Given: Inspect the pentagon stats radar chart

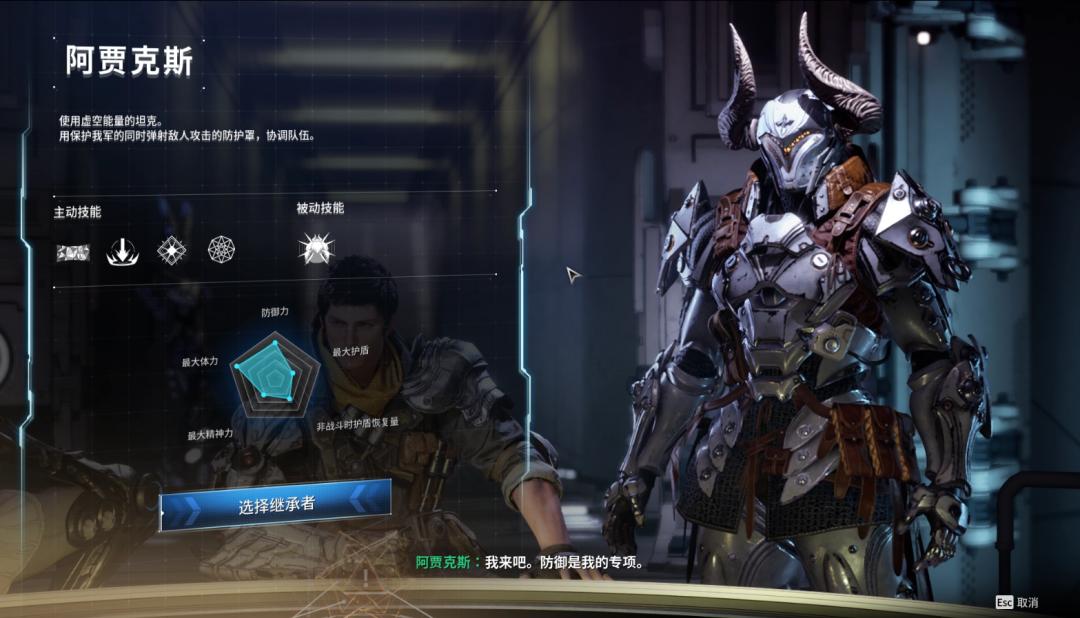Looking at the screenshot, I should pyautogui.click(x=274, y=372).
